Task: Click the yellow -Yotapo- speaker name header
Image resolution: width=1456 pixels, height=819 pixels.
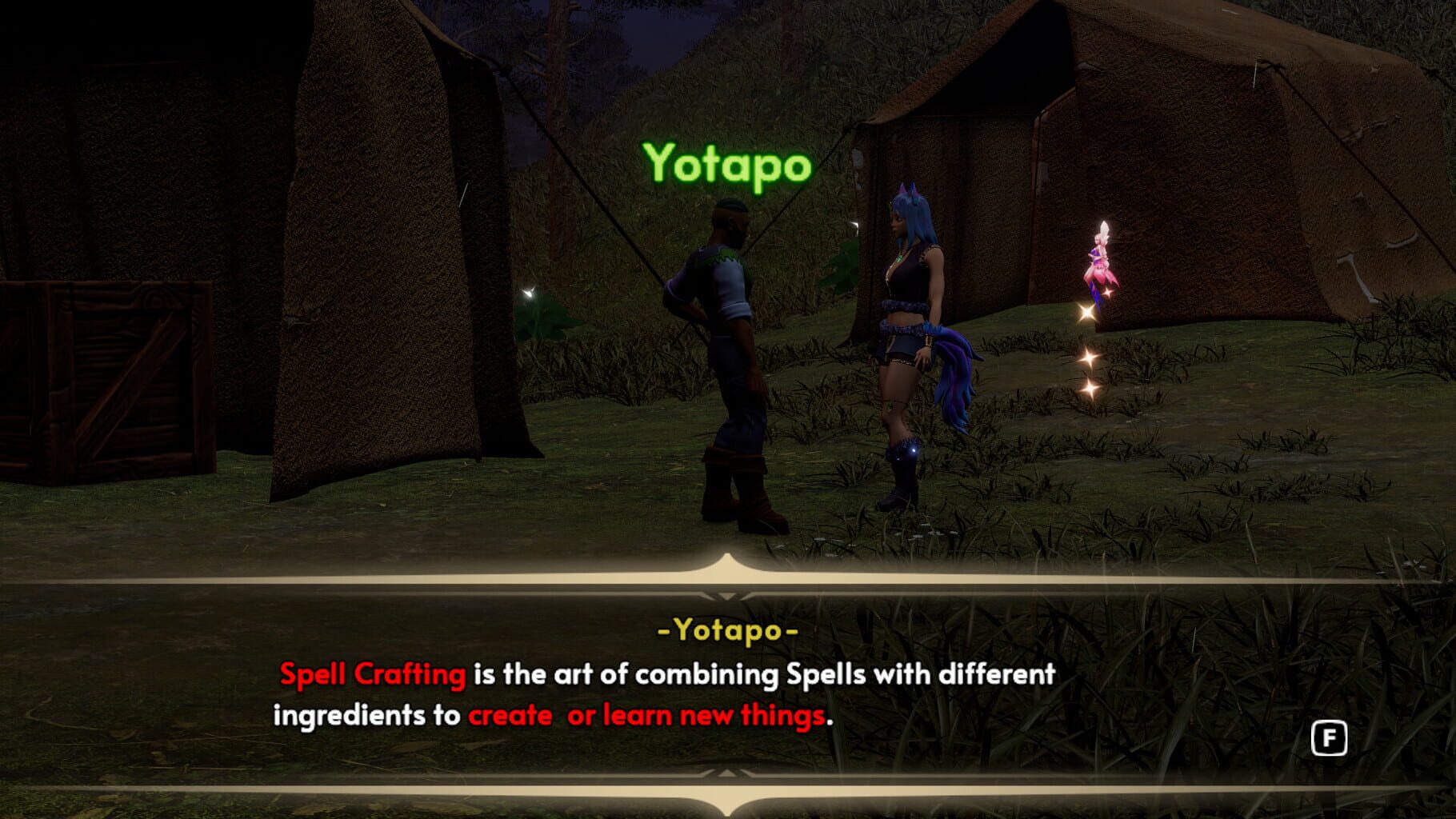Action: (726, 631)
